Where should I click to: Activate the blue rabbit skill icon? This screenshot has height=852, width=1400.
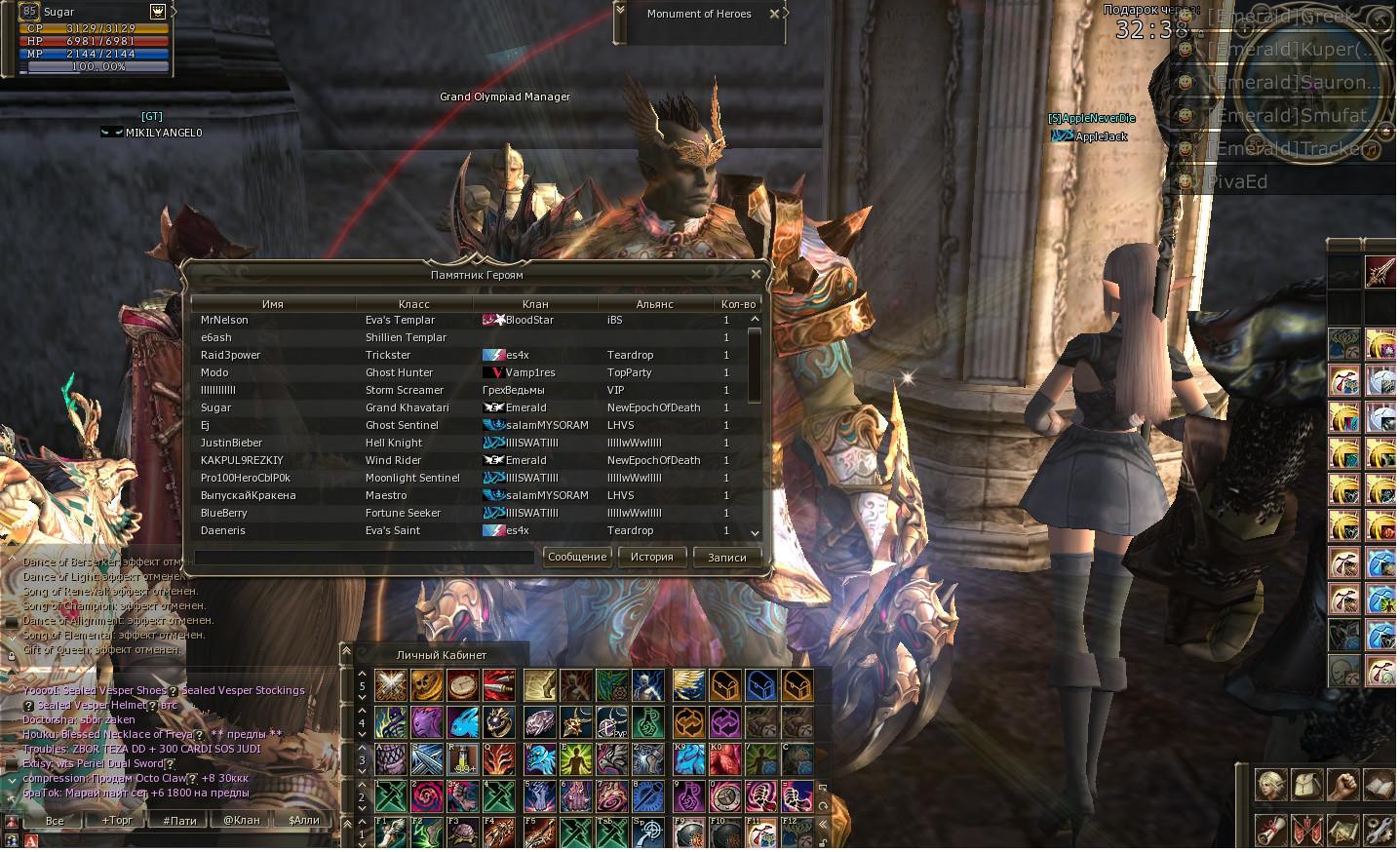[463, 722]
